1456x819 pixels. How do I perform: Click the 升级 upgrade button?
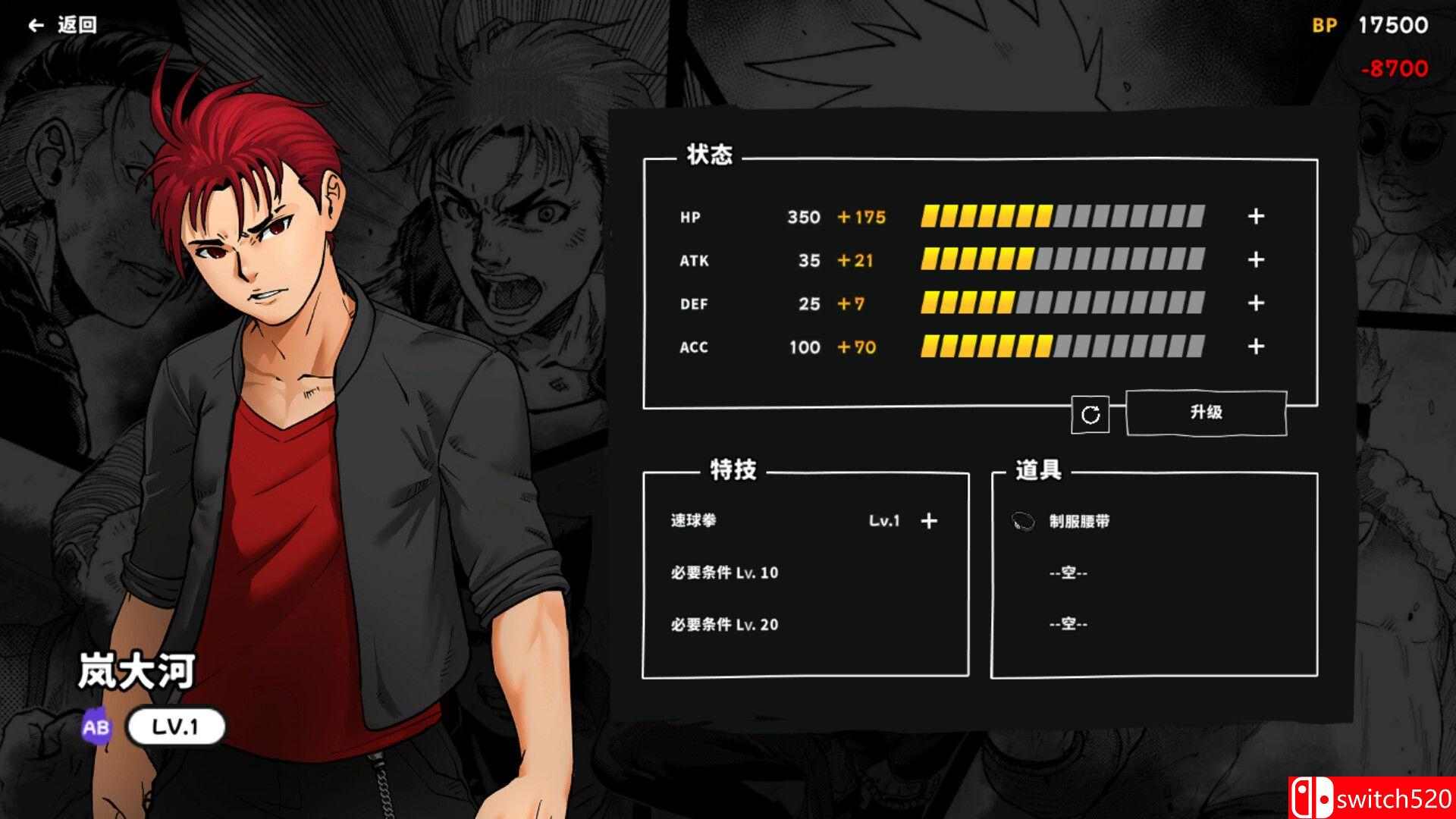pyautogui.click(x=1205, y=413)
